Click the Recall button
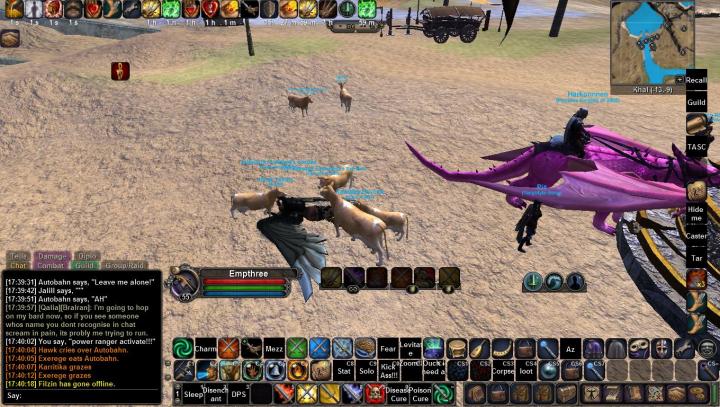This screenshot has height=407, width=720. 697,78
